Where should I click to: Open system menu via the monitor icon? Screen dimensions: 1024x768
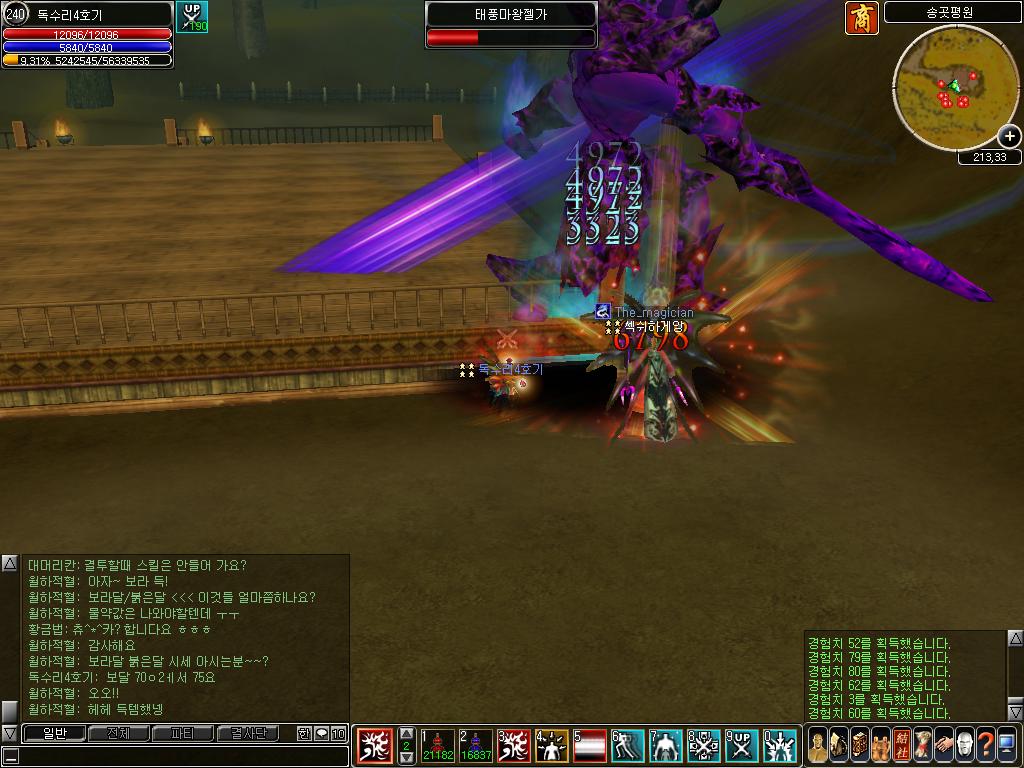tap(1006, 745)
